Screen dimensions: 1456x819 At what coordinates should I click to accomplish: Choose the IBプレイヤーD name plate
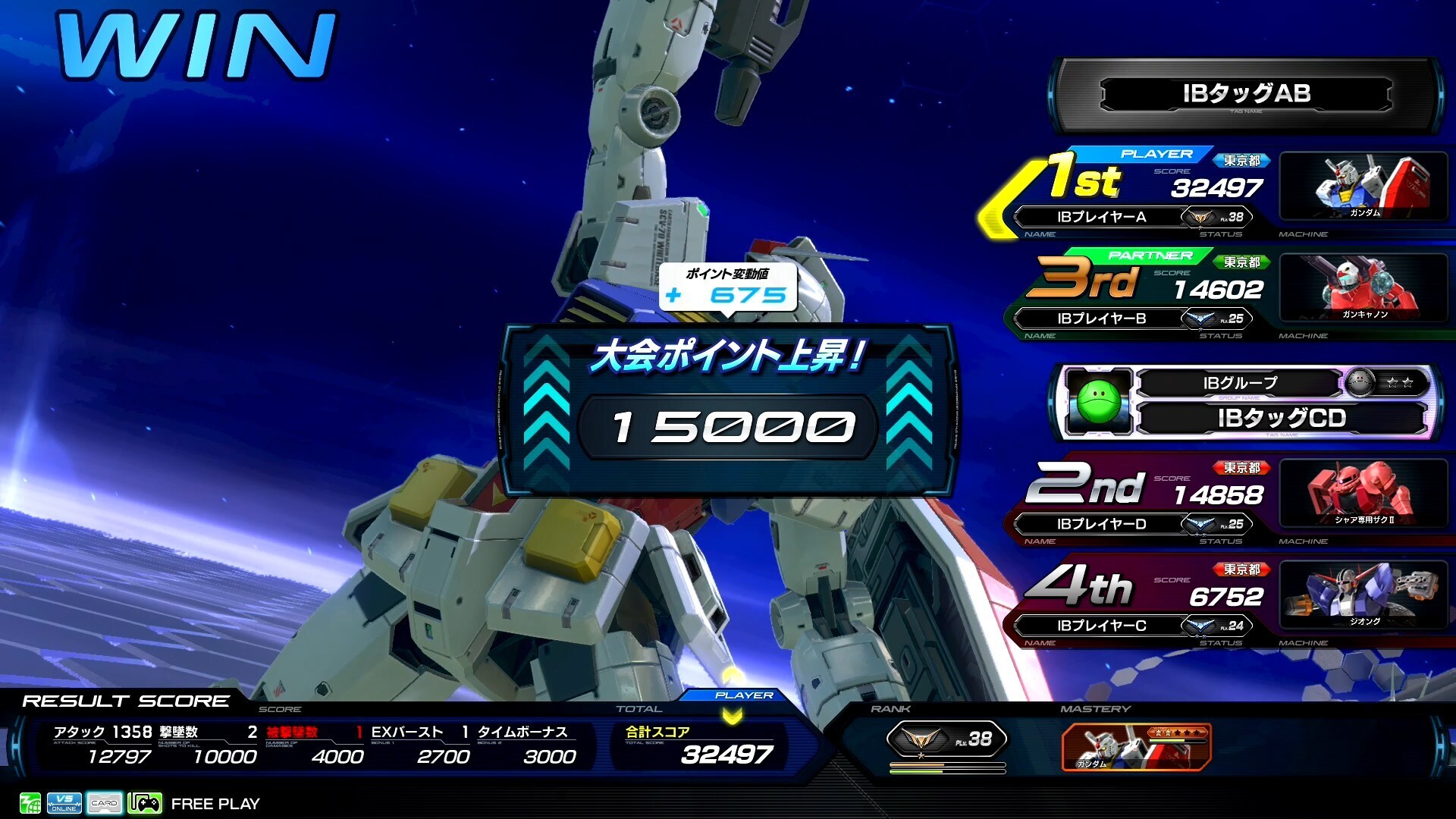pos(1102,524)
